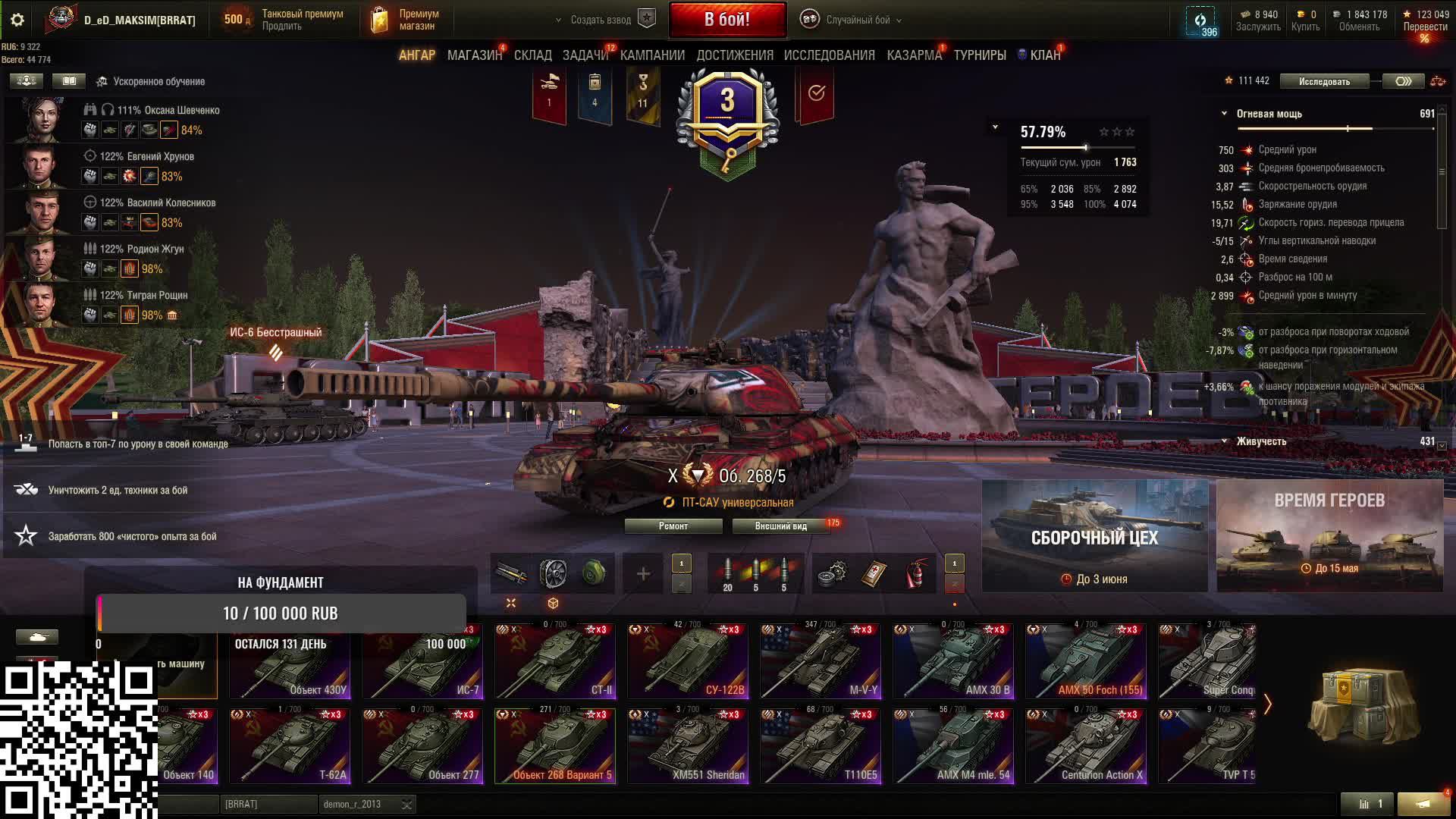The image size is (1456, 819).
Task: Collapse the Огневая мощь stats section
Action: click(x=1224, y=114)
